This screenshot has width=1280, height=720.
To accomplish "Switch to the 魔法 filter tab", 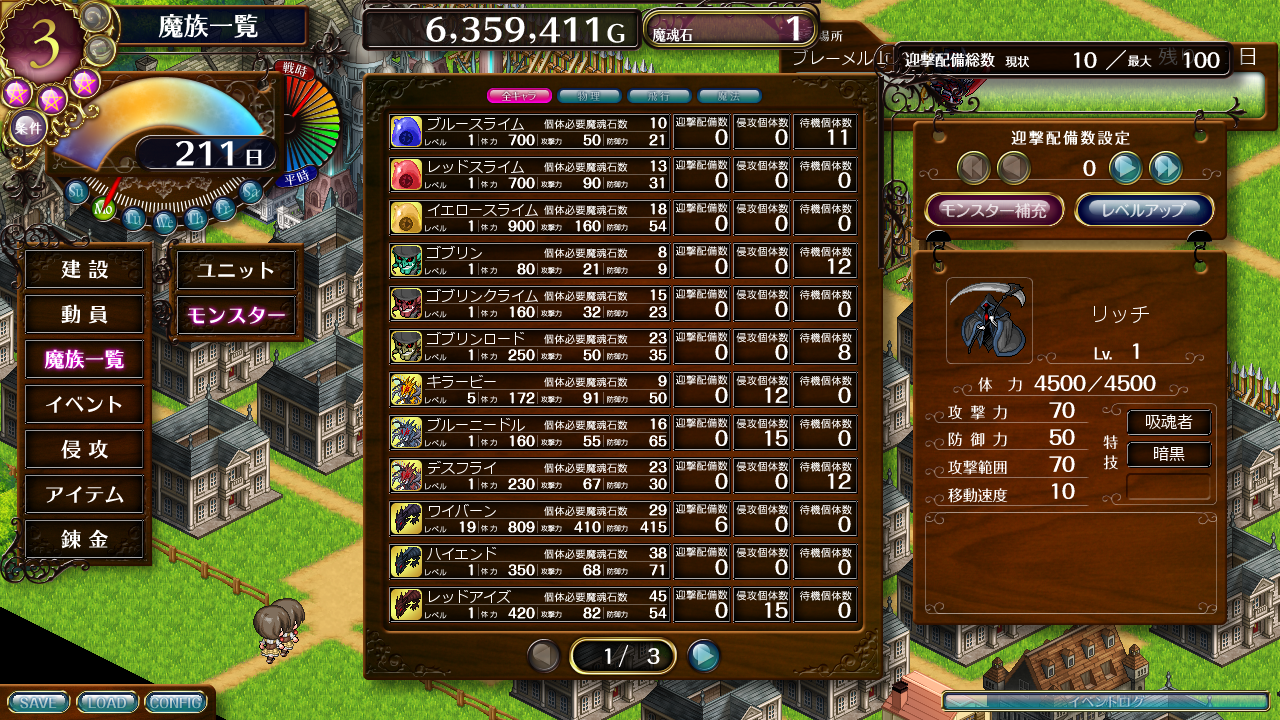I will click(x=729, y=96).
